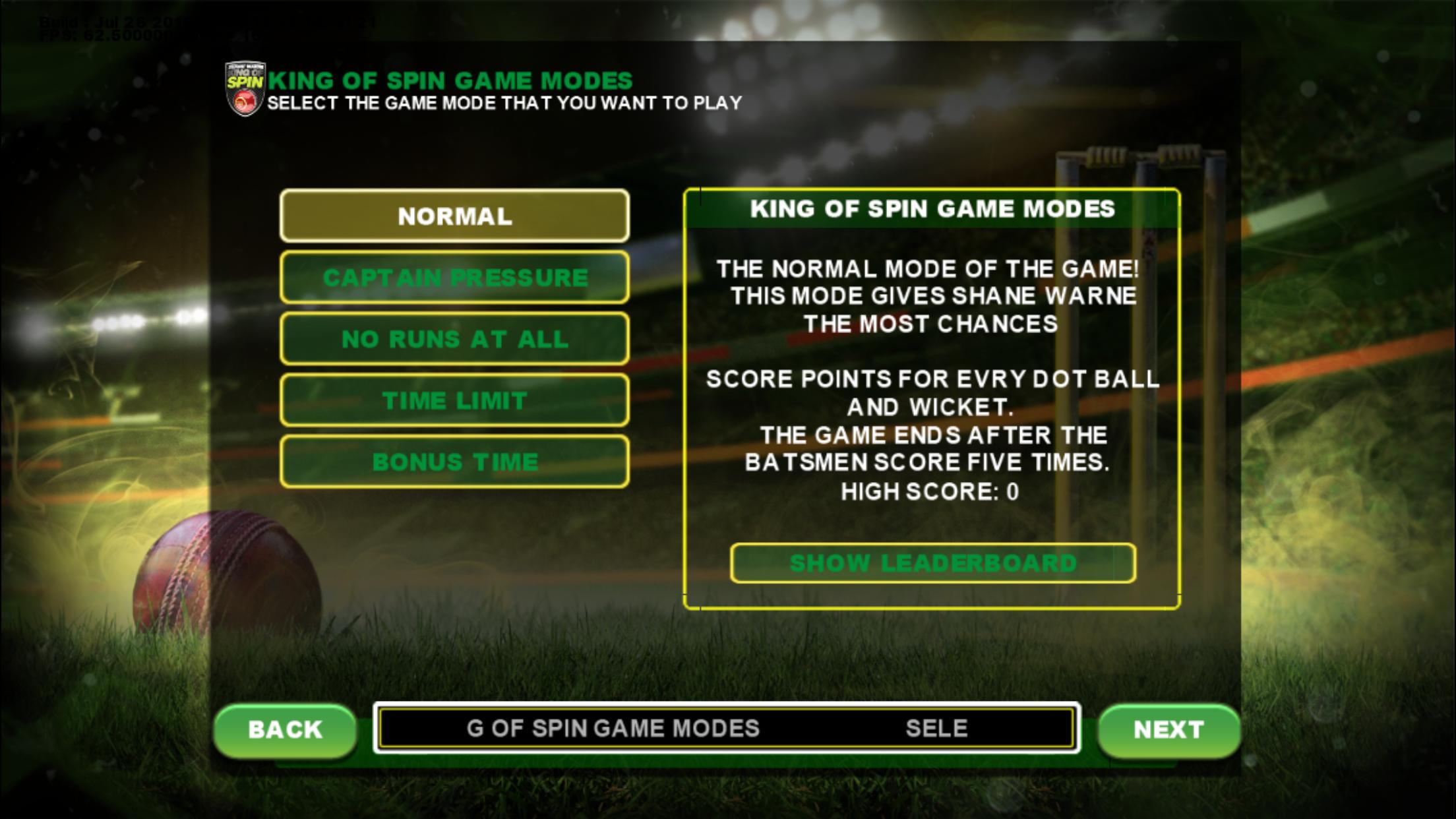
Task: Choose the Bonus Time mode
Action: pos(454,462)
